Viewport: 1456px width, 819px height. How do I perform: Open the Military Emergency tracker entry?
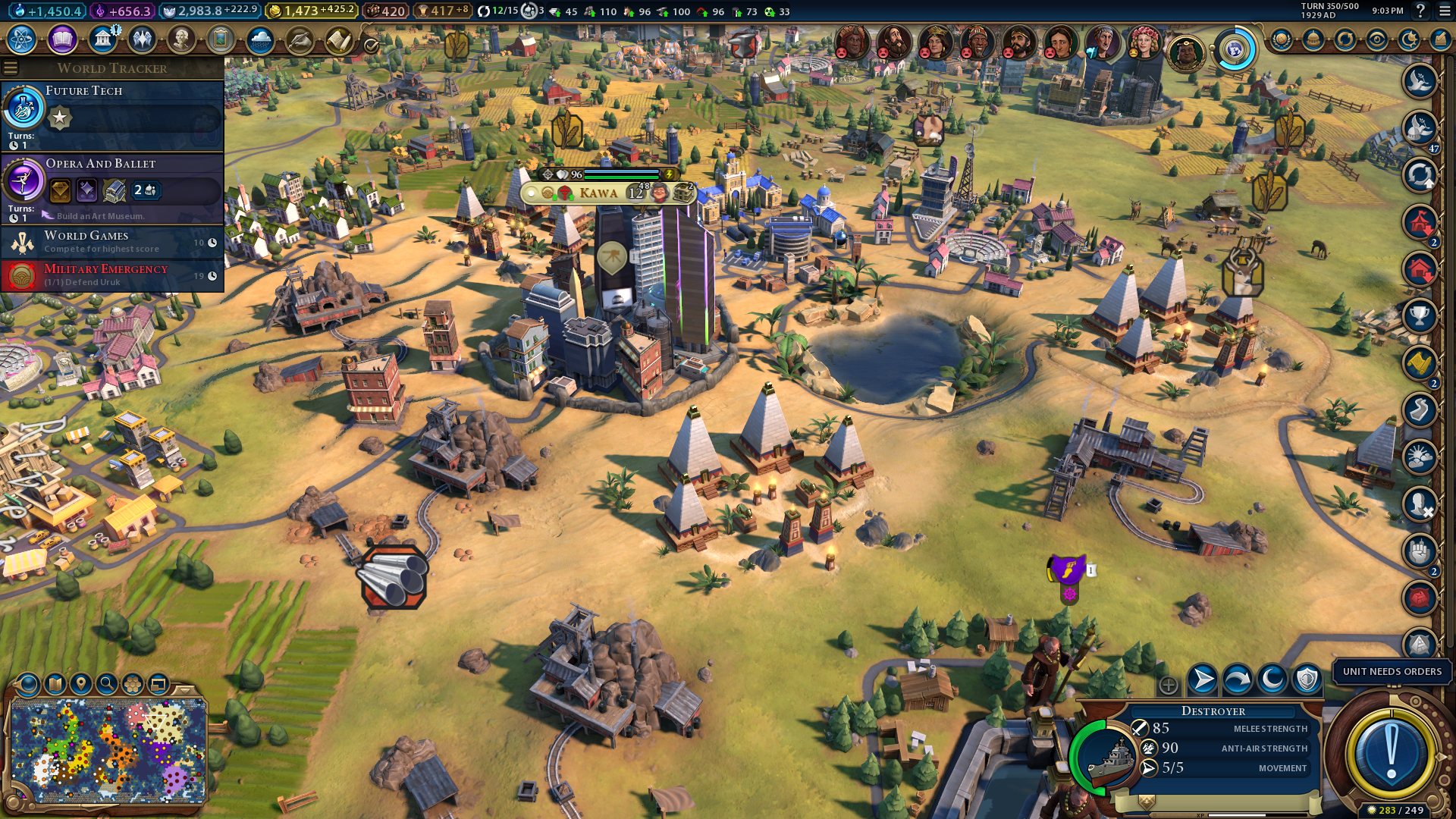tap(114, 275)
